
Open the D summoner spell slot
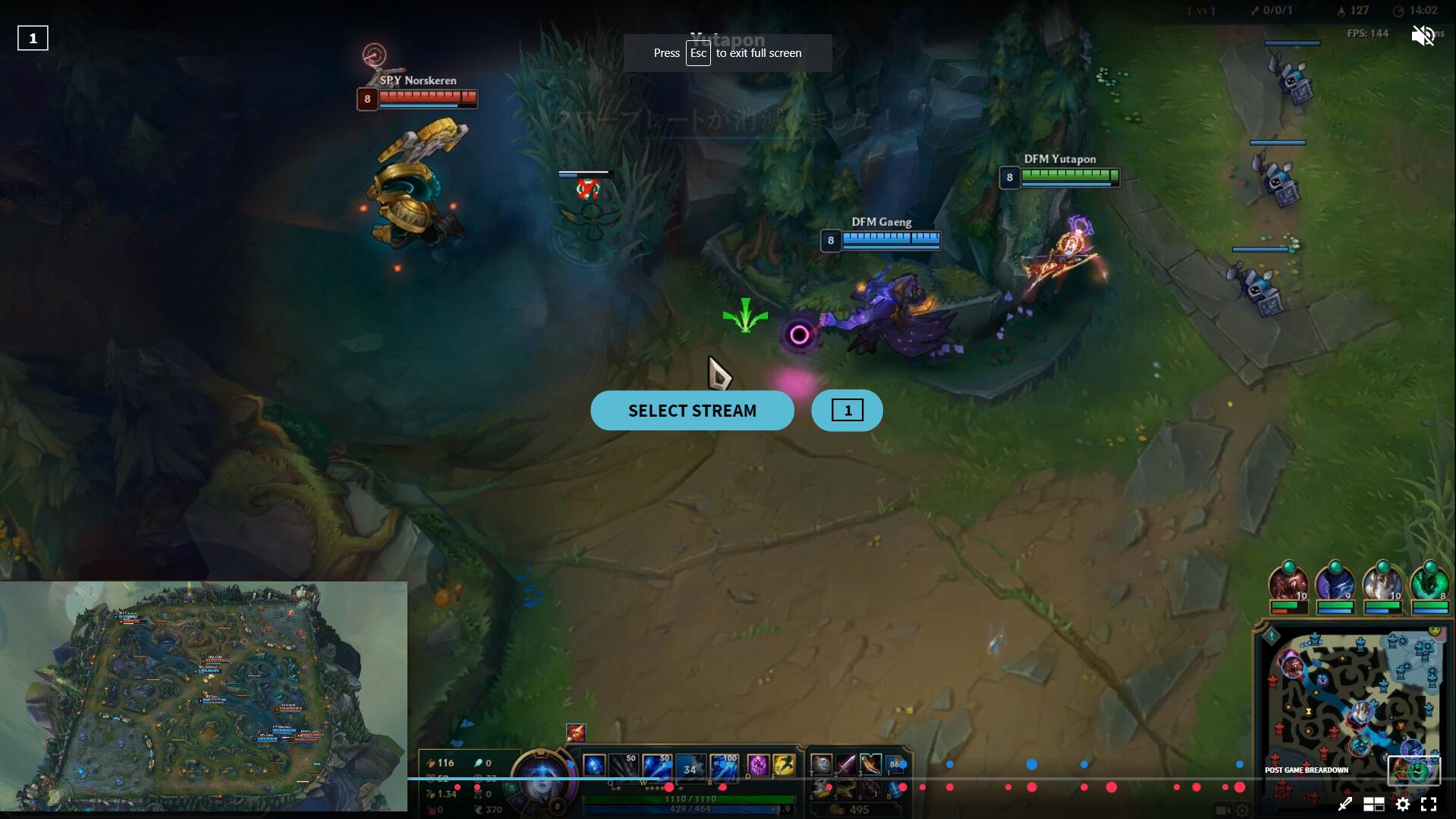758,767
